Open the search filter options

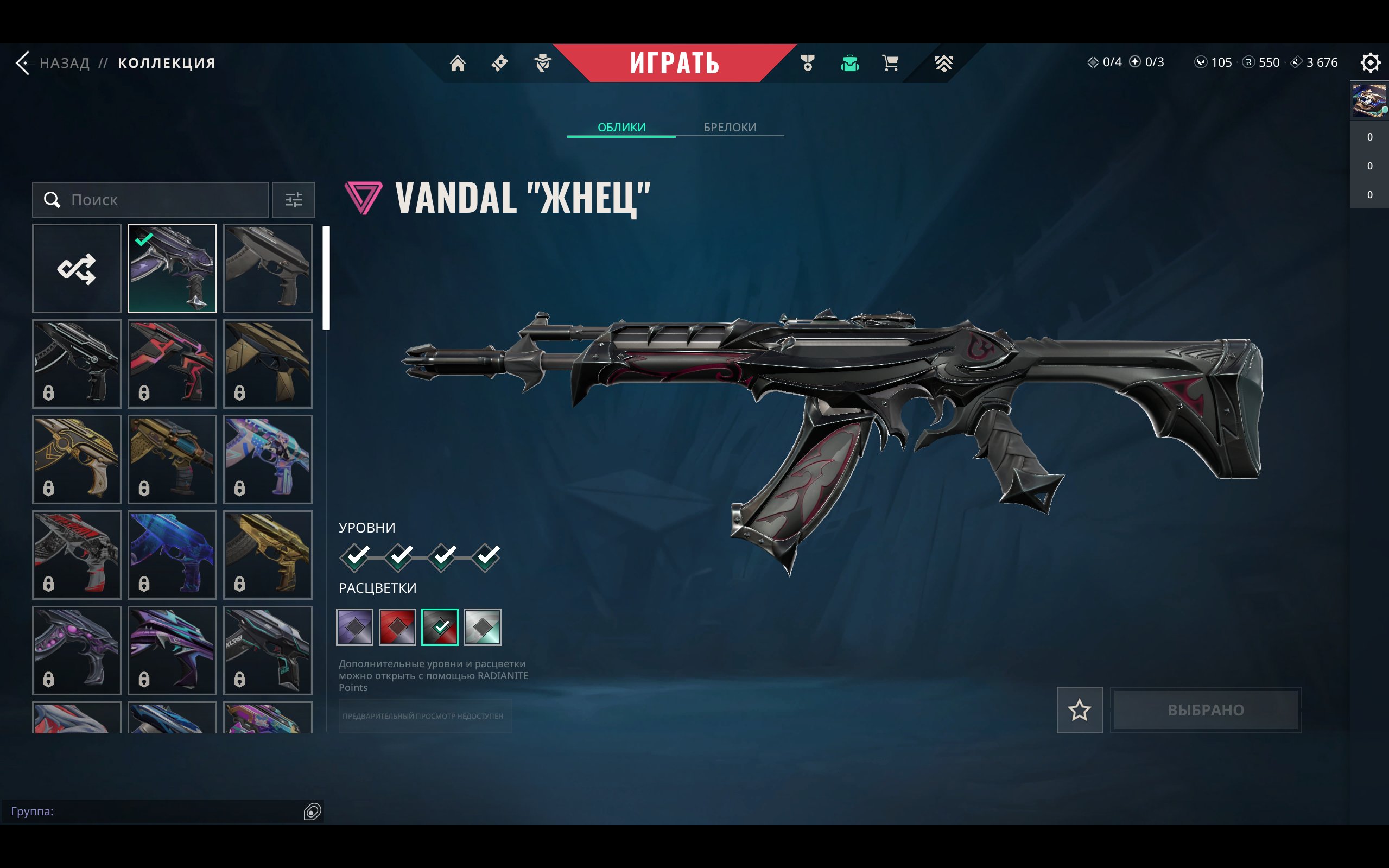click(293, 200)
